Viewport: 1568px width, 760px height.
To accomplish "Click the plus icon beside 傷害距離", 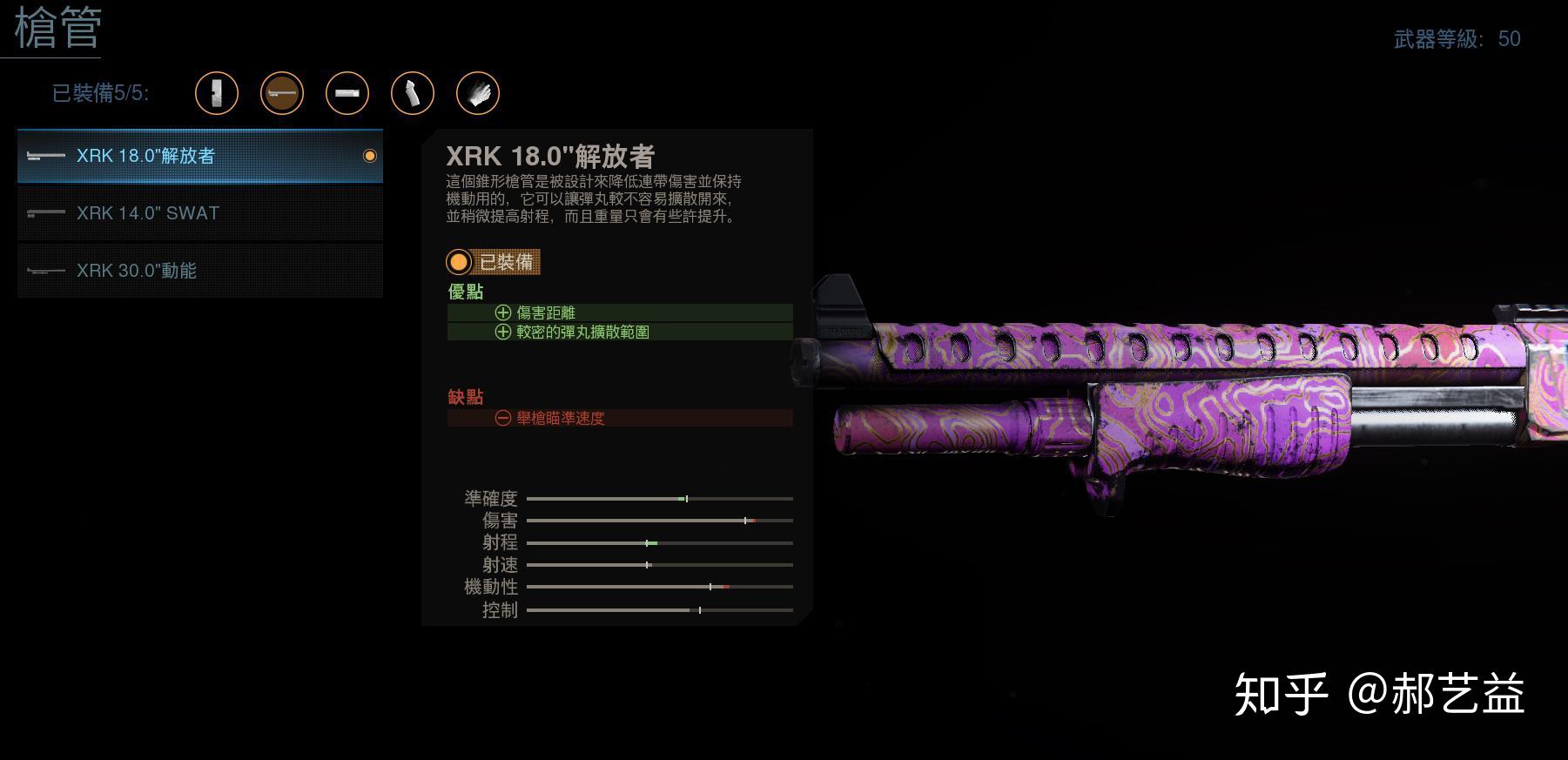I will click(501, 312).
